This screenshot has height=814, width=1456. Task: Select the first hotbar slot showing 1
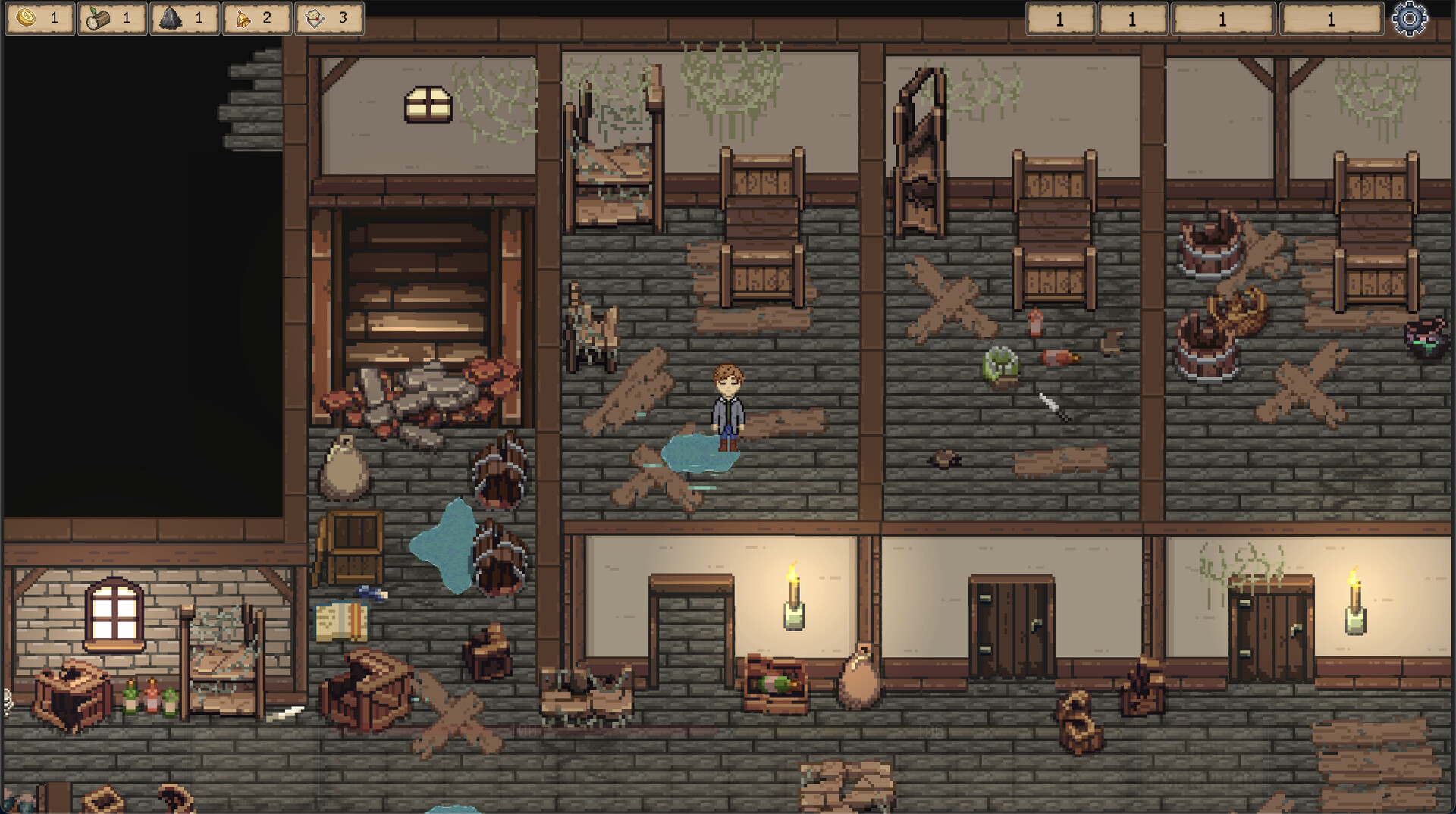click(x=1059, y=18)
